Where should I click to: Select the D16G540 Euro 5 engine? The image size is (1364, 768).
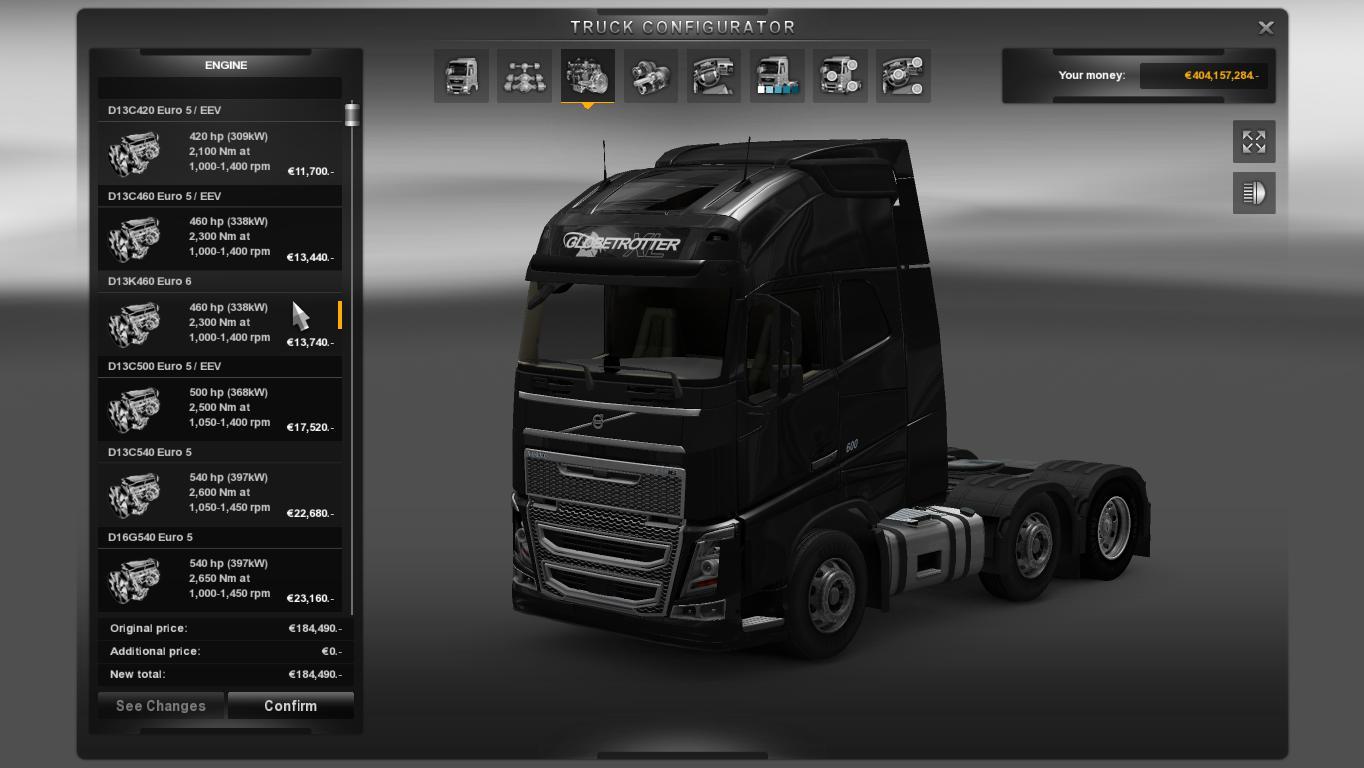tap(220, 578)
